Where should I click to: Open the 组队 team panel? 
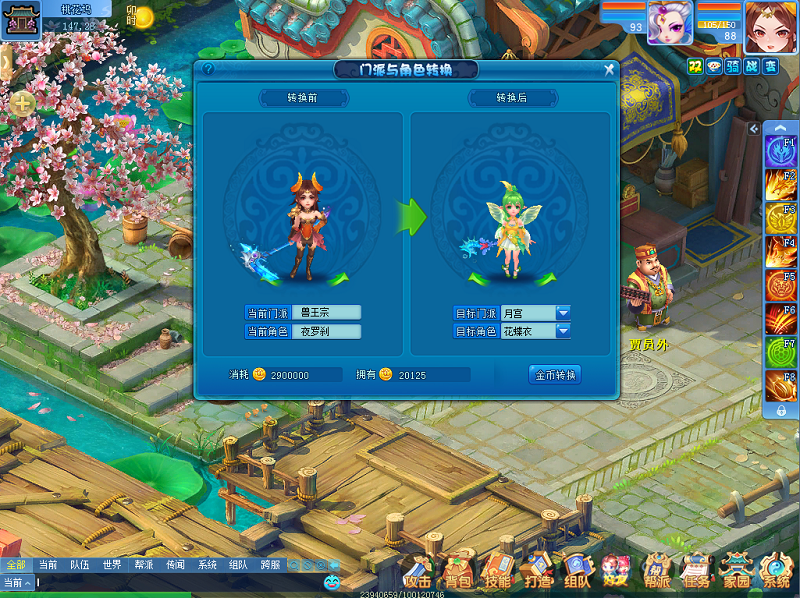click(x=577, y=571)
